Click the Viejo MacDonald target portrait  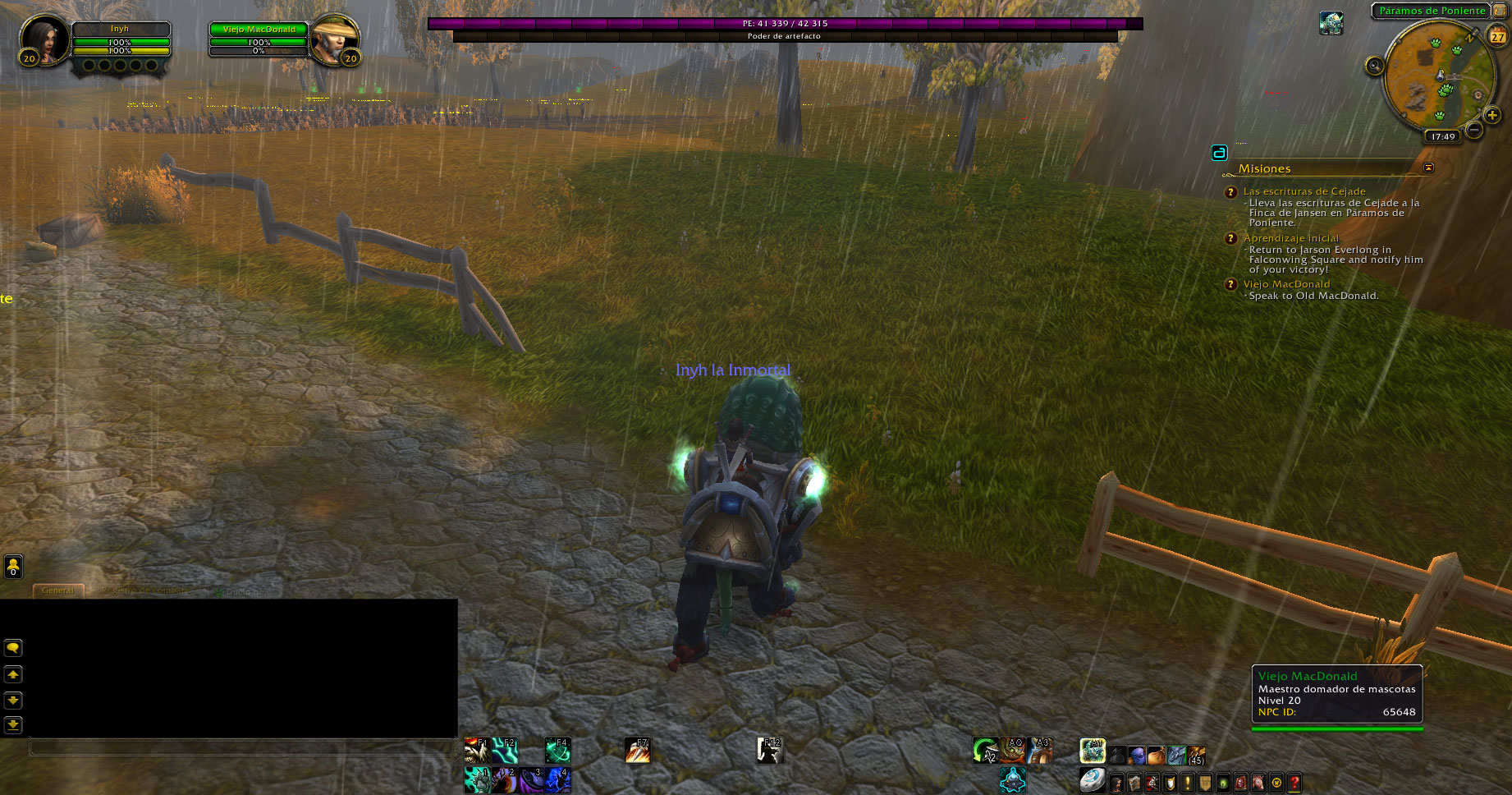coord(333,39)
